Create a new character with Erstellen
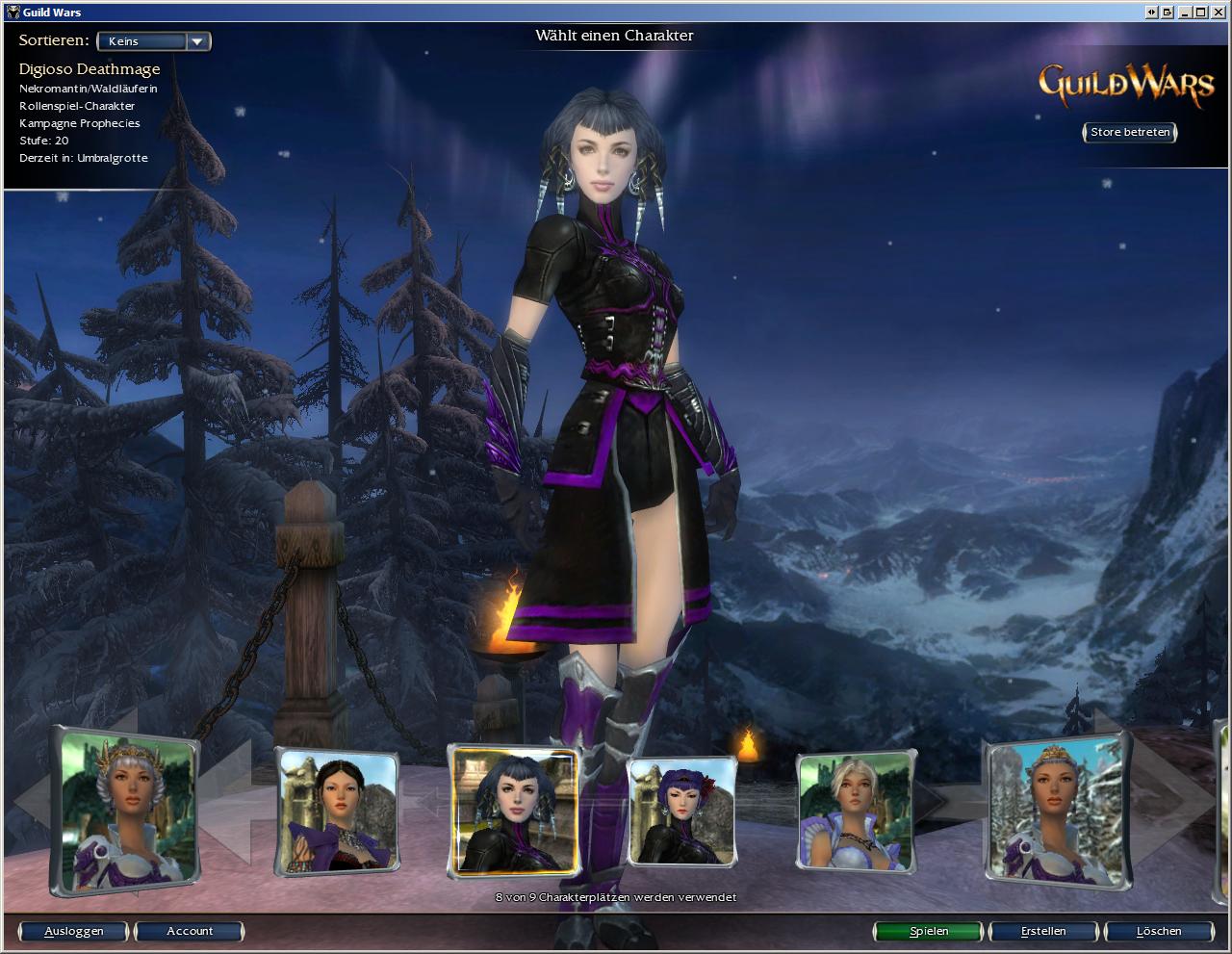1232x954 pixels. tap(1043, 931)
